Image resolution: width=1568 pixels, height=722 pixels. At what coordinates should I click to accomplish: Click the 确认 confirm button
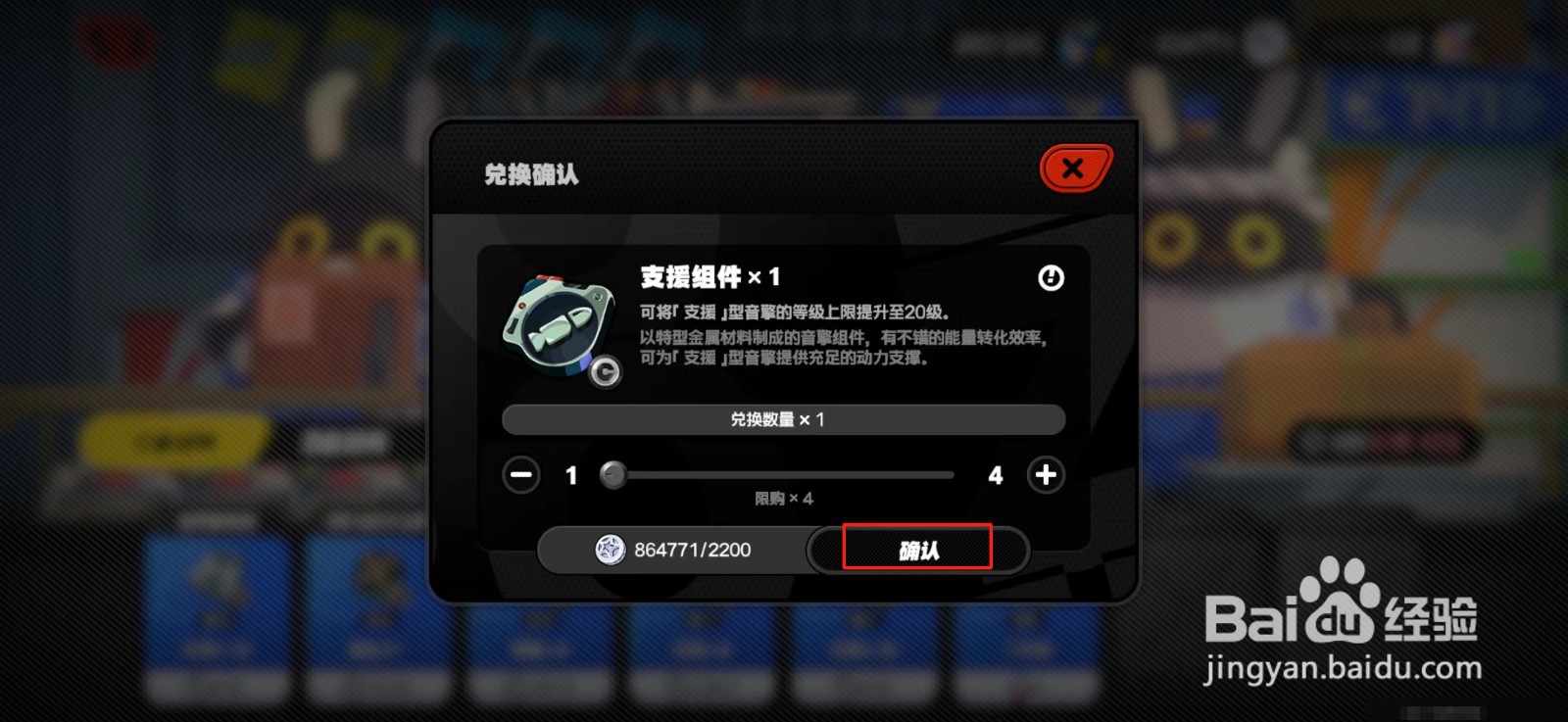[916, 550]
